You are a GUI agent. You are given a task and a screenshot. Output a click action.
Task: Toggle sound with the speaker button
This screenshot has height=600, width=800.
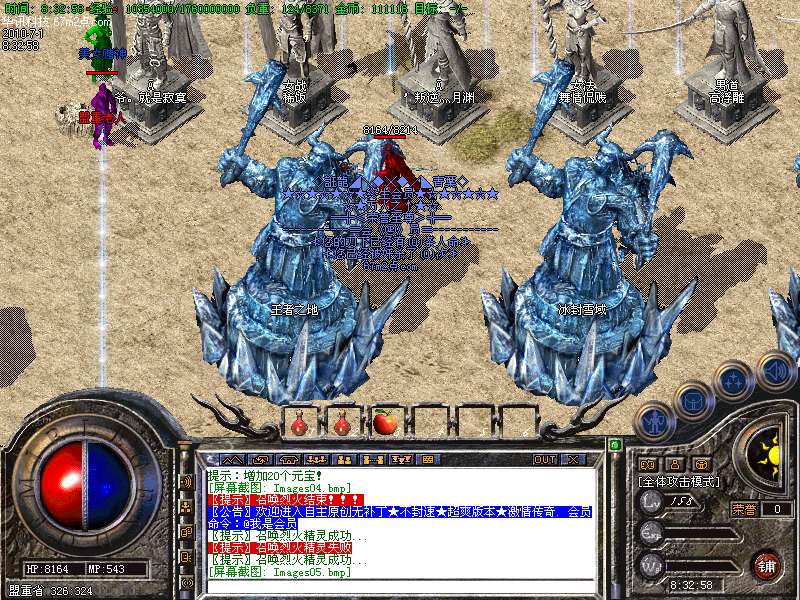pyautogui.click(x=773, y=369)
